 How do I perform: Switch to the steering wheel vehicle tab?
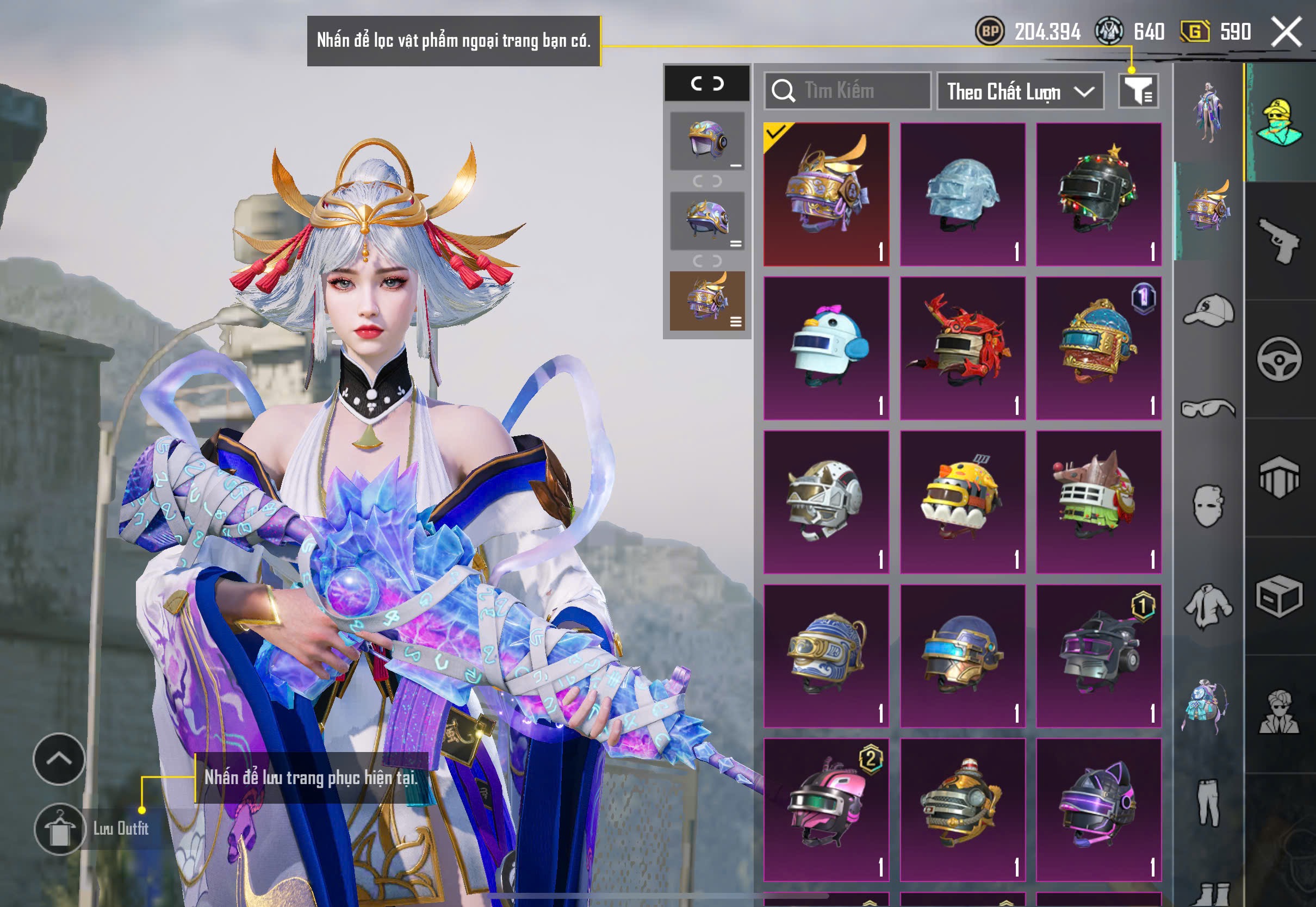tap(1280, 359)
